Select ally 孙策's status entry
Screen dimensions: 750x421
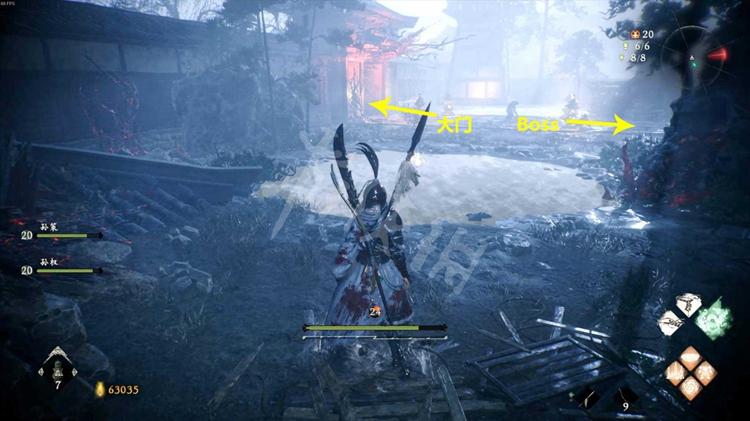62,235
